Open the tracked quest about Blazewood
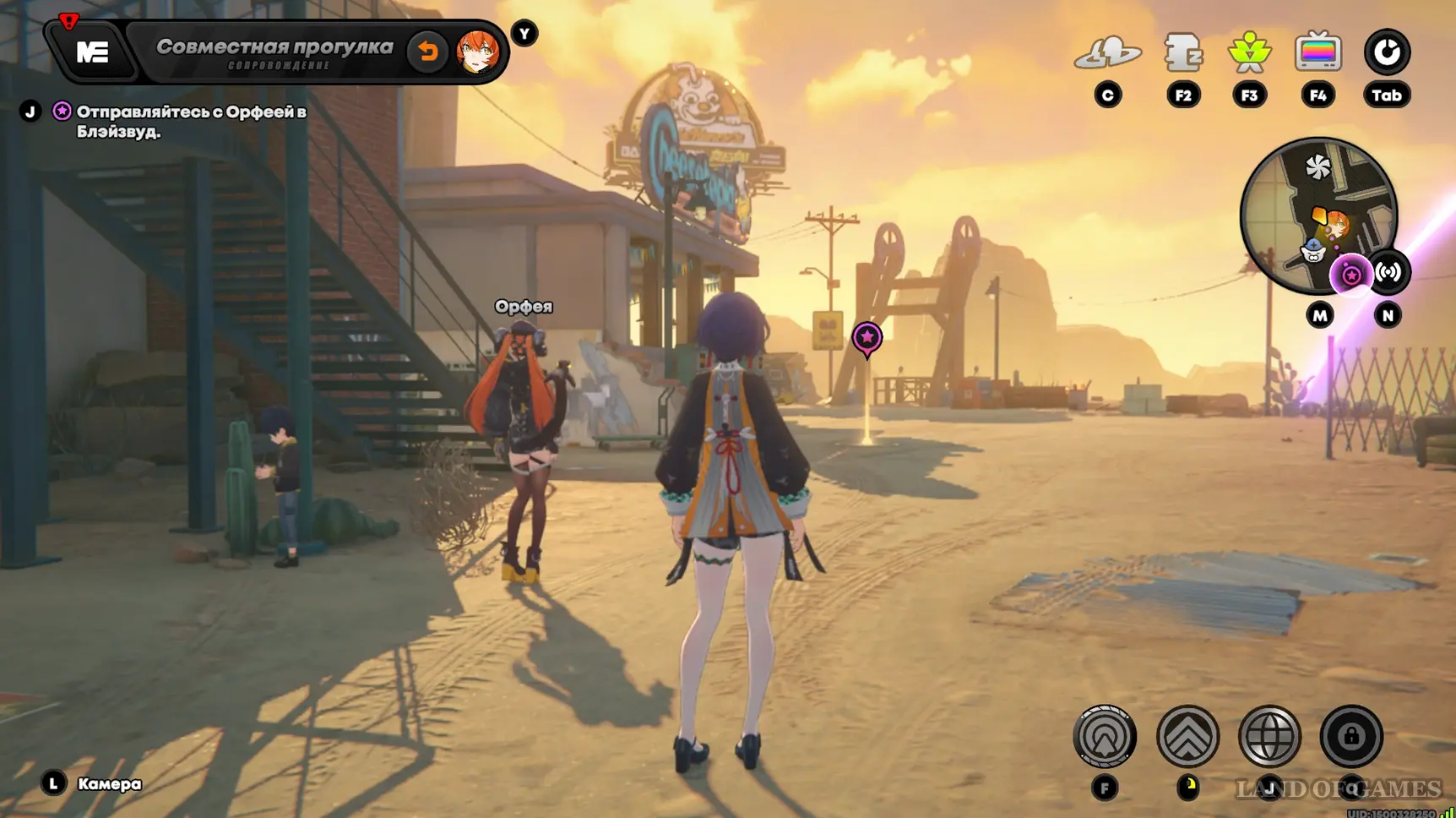1456x818 pixels. (191, 122)
